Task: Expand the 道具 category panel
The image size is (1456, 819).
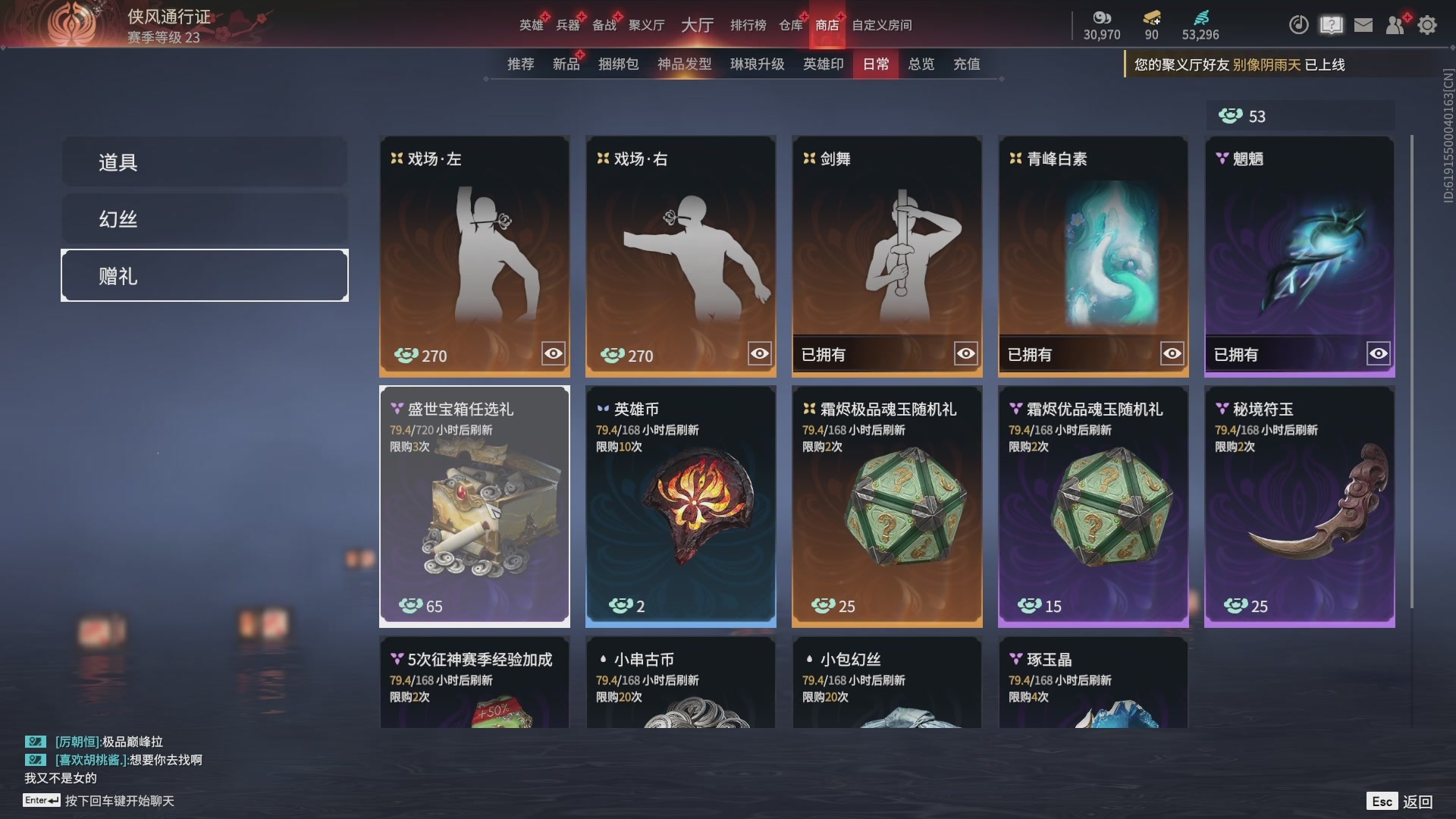Action: click(x=203, y=162)
